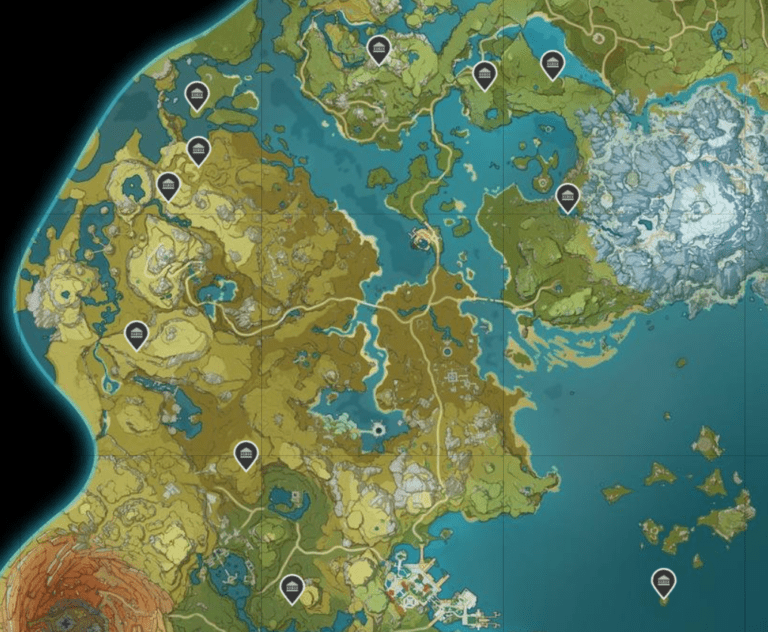
Task: Choose the shrine marker west of the harbor city
Action: (x=292, y=587)
